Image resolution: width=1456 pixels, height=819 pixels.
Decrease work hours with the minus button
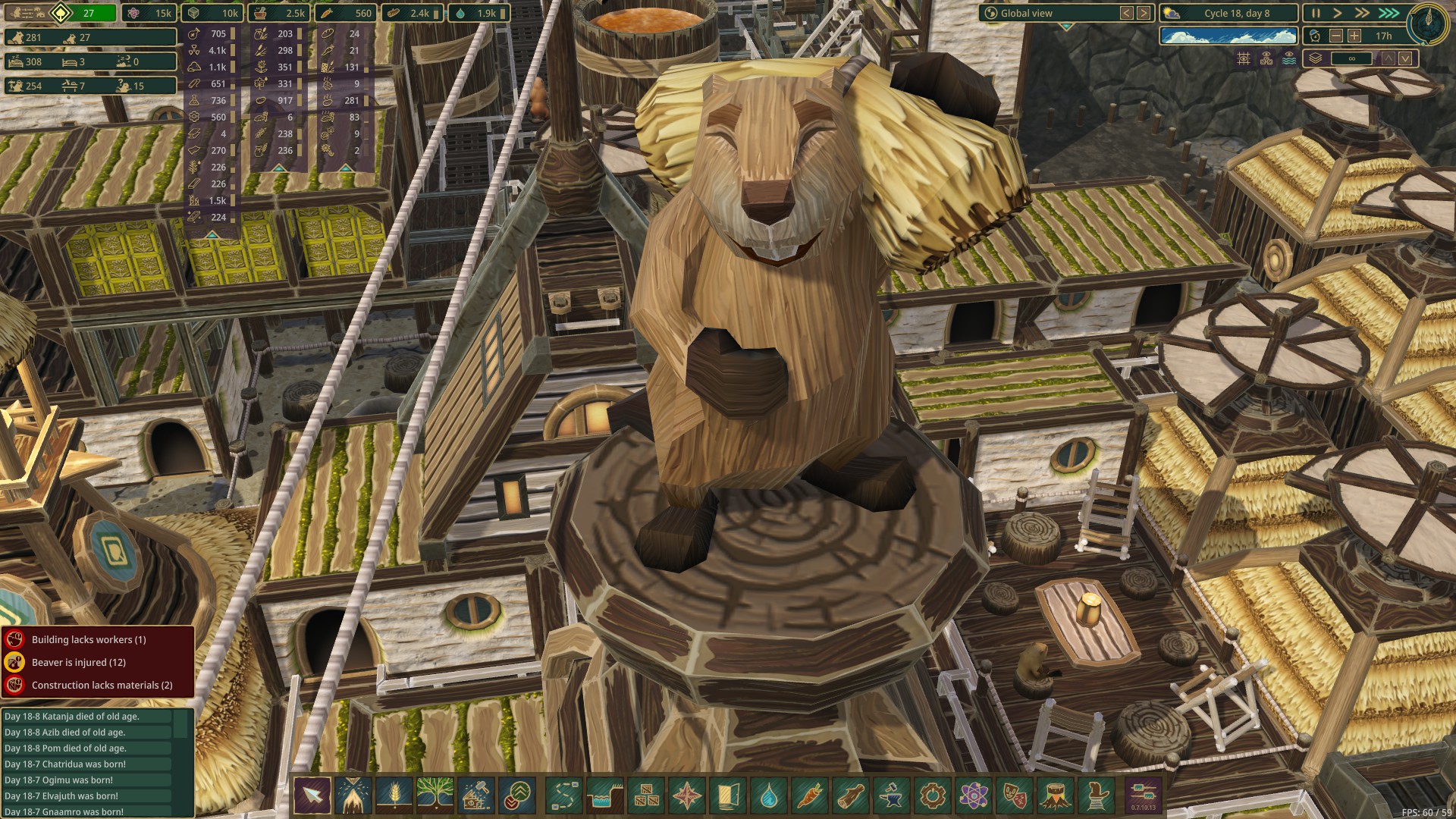coord(1336,36)
